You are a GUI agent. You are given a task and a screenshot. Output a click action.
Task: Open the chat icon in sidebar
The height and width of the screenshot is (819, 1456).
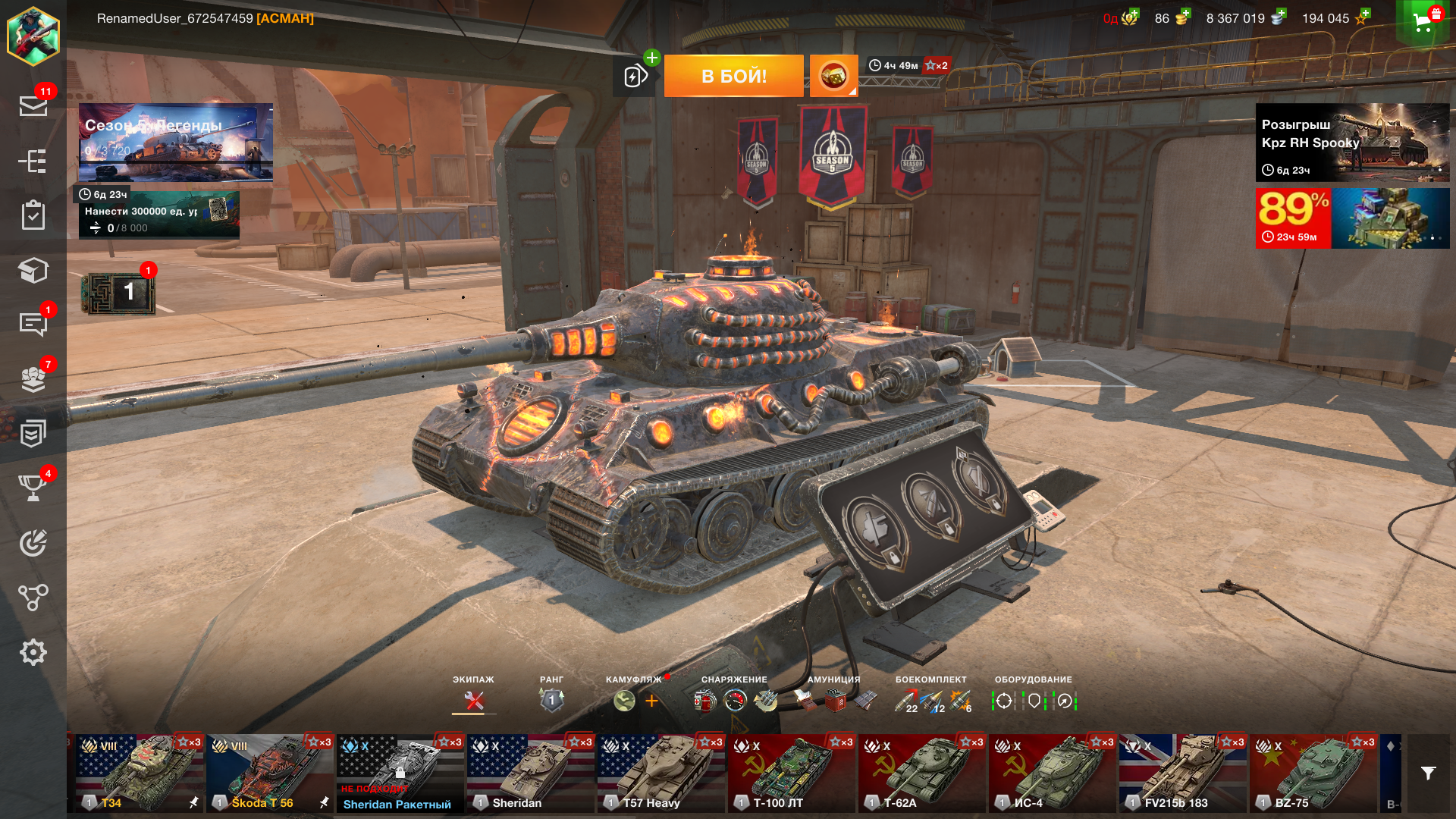point(33,324)
